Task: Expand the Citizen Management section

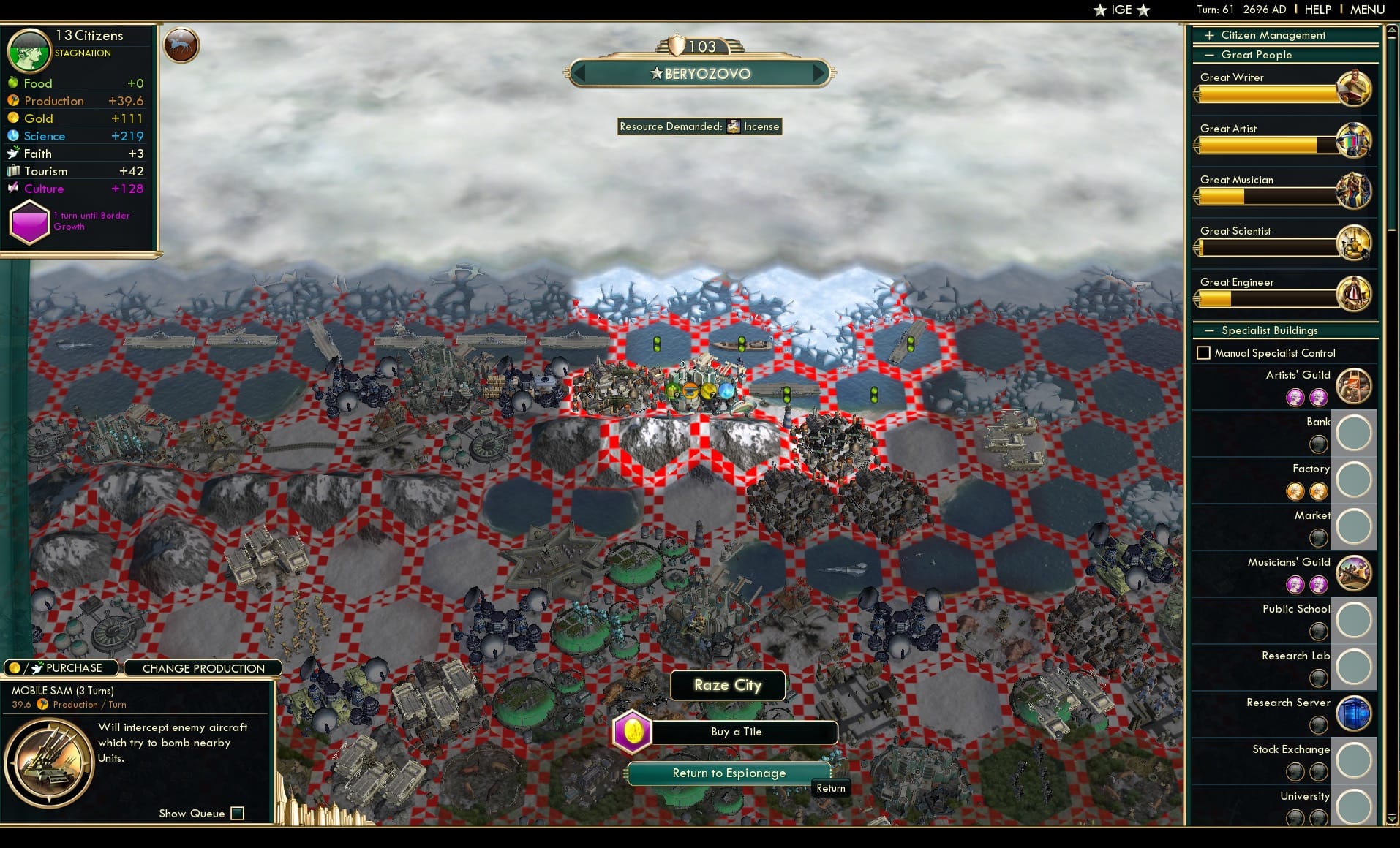Action: coord(1211,34)
